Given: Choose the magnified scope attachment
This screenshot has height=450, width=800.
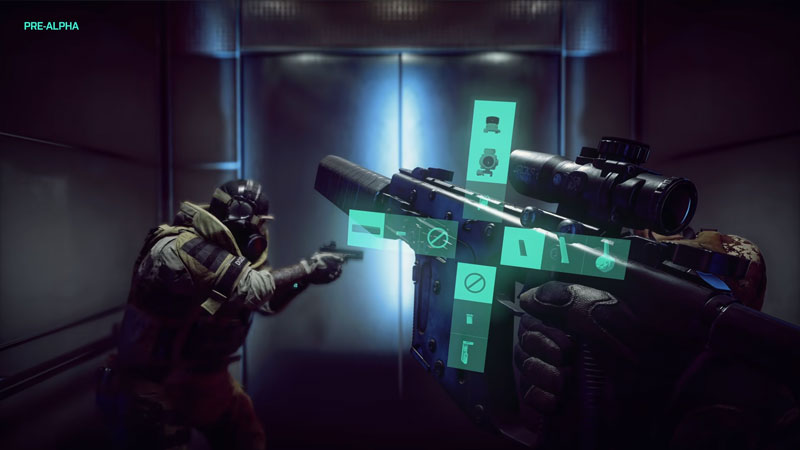Looking at the screenshot, I should 489,159.
